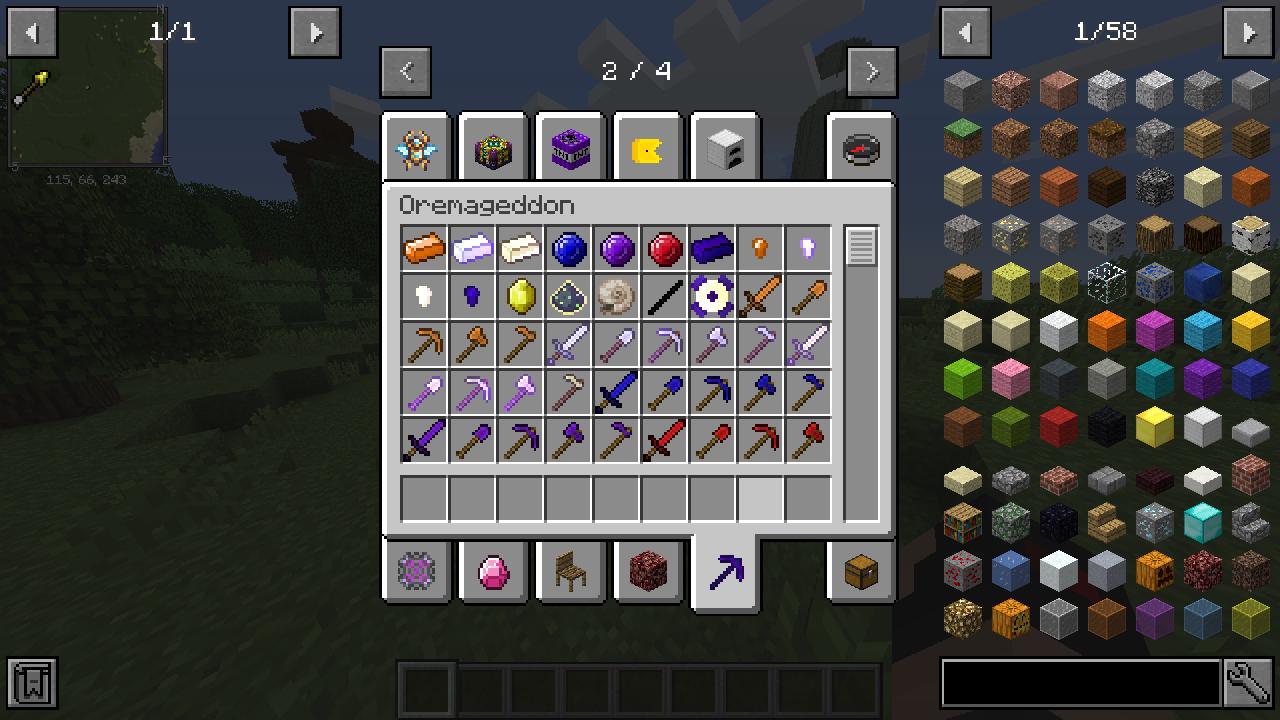The width and height of the screenshot is (1280, 720).
Task: Take the yellow oval gem
Action: click(x=520, y=297)
